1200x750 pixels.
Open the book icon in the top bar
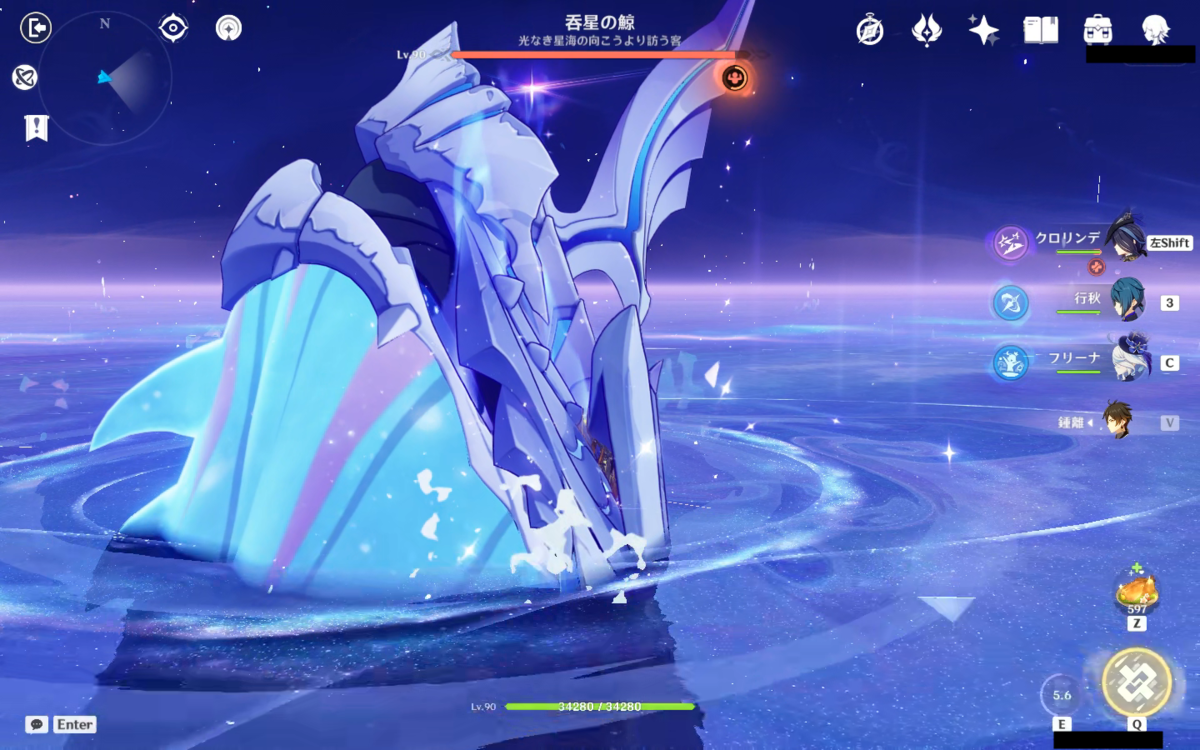pyautogui.click(x=1040, y=30)
